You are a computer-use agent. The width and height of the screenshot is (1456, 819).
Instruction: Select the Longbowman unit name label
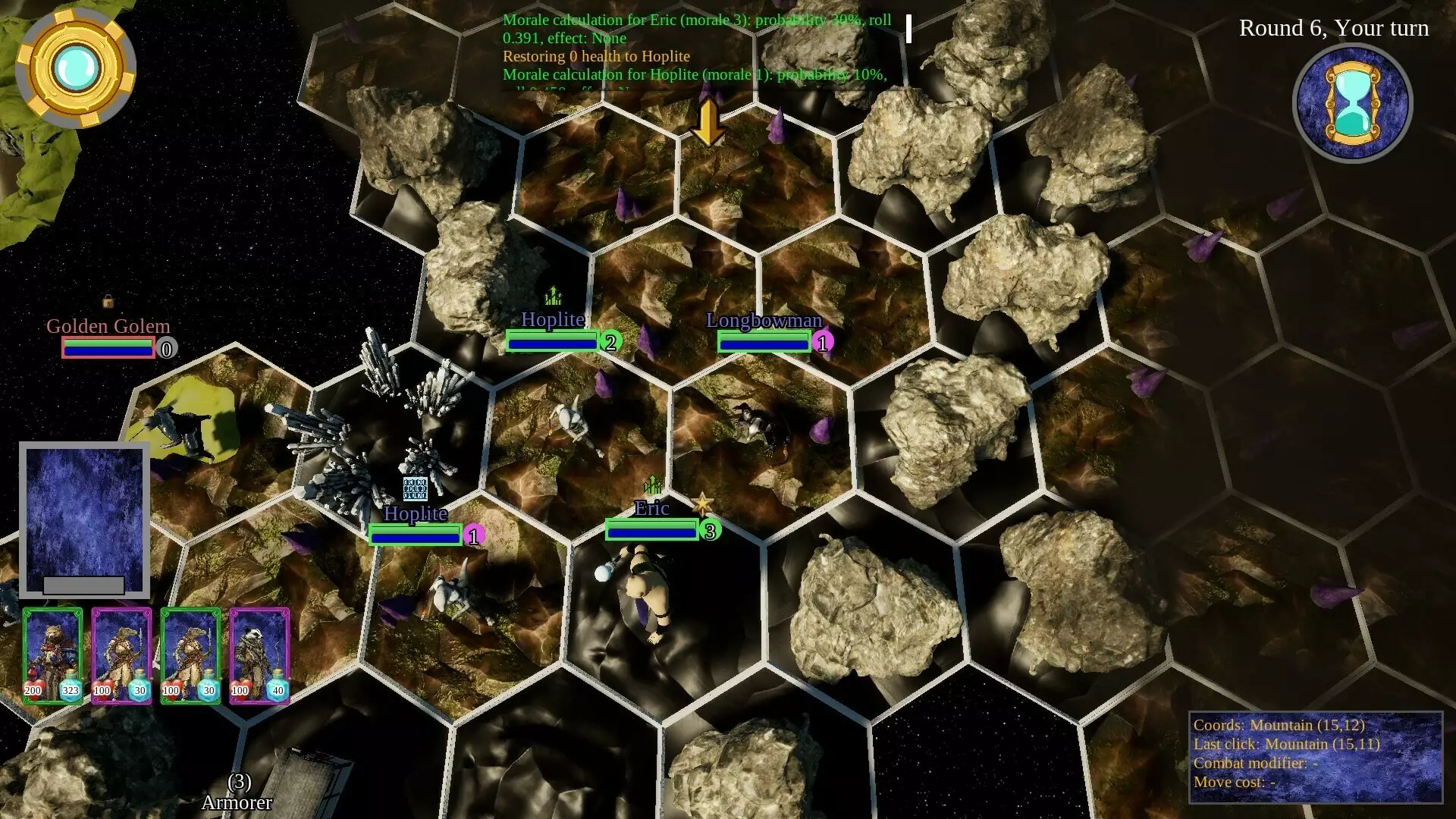[x=764, y=321]
